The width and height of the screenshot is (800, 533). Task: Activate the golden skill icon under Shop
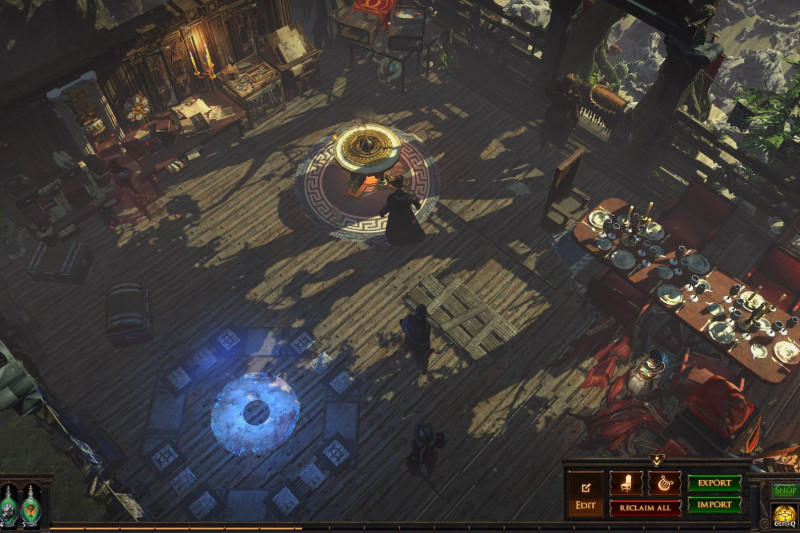tap(785, 515)
